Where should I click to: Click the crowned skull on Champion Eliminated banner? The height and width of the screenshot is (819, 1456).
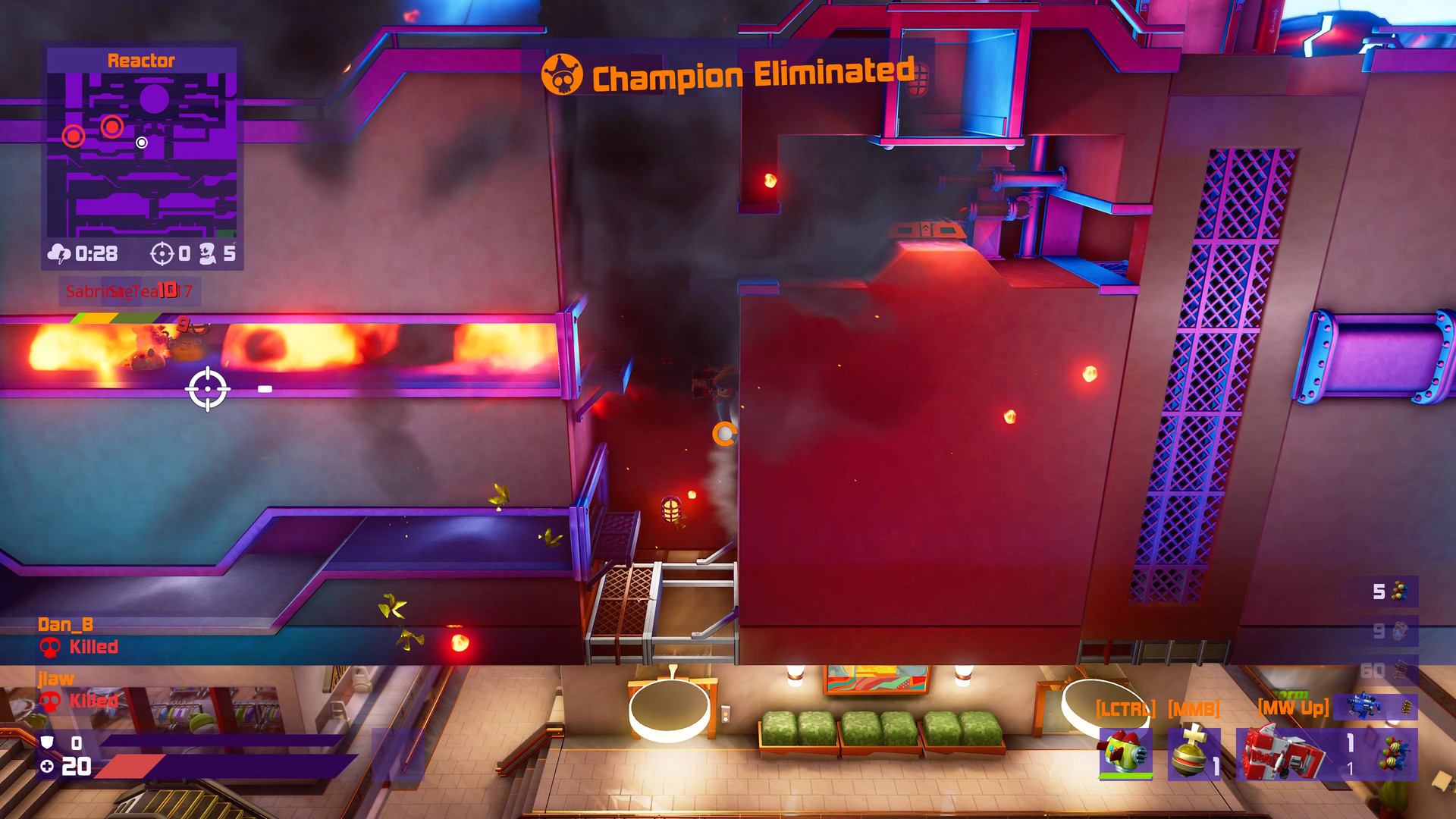pos(563,74)
